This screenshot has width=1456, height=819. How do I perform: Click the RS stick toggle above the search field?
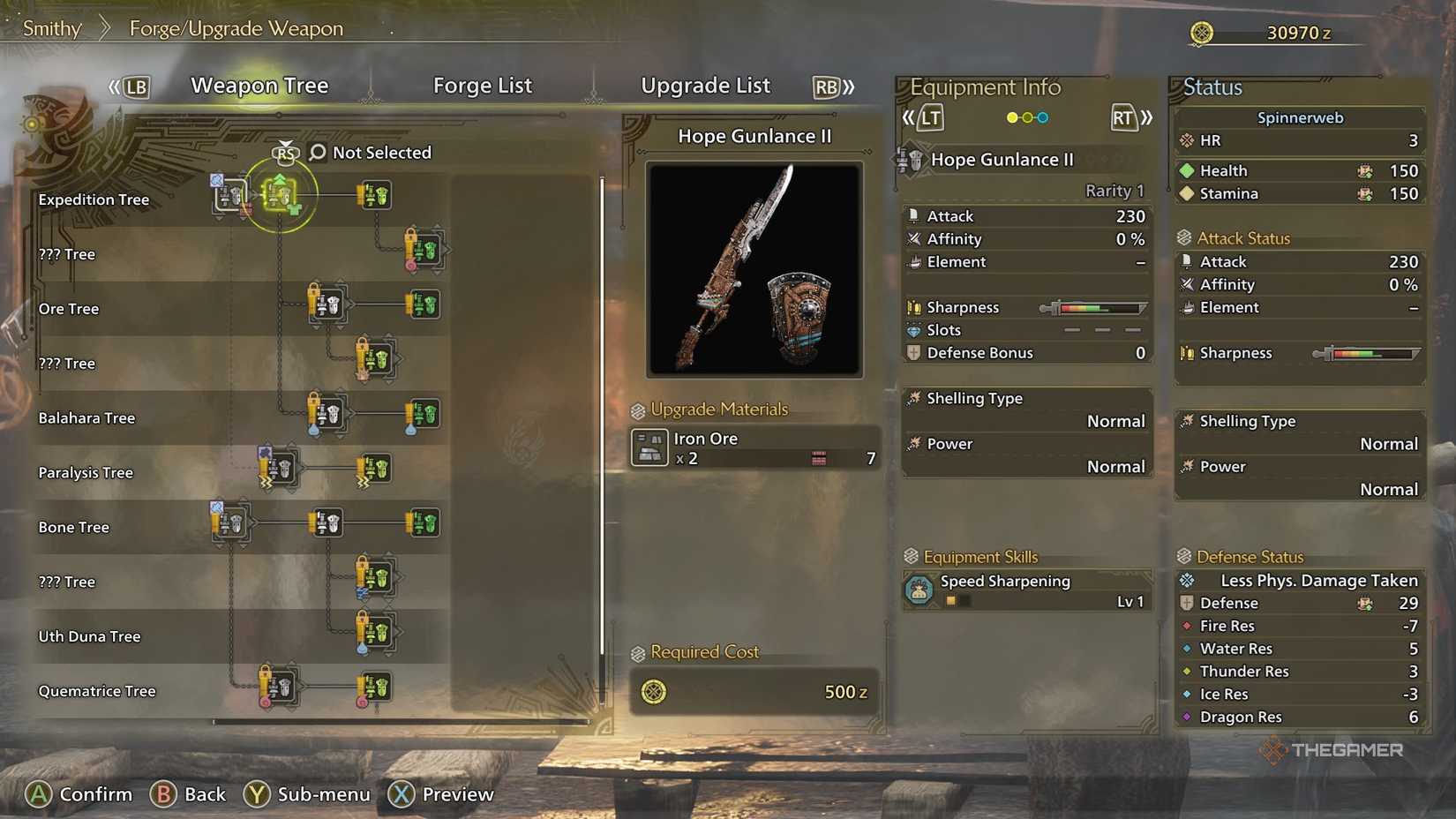(x=285, y=152)
